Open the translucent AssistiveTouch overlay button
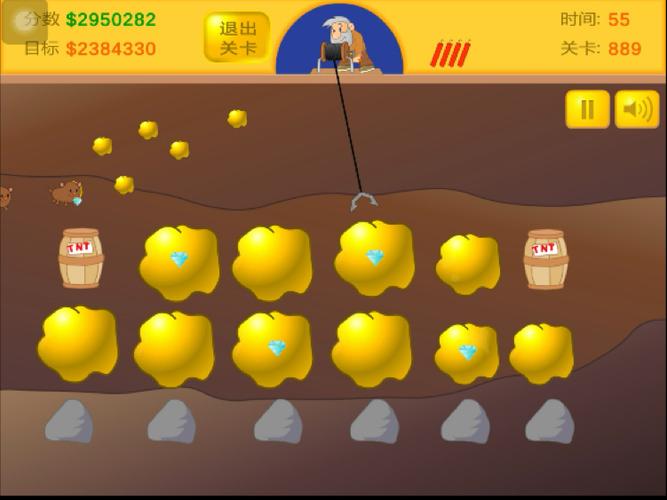The height and width of the screenshot is (500, 667). point(24,22)
